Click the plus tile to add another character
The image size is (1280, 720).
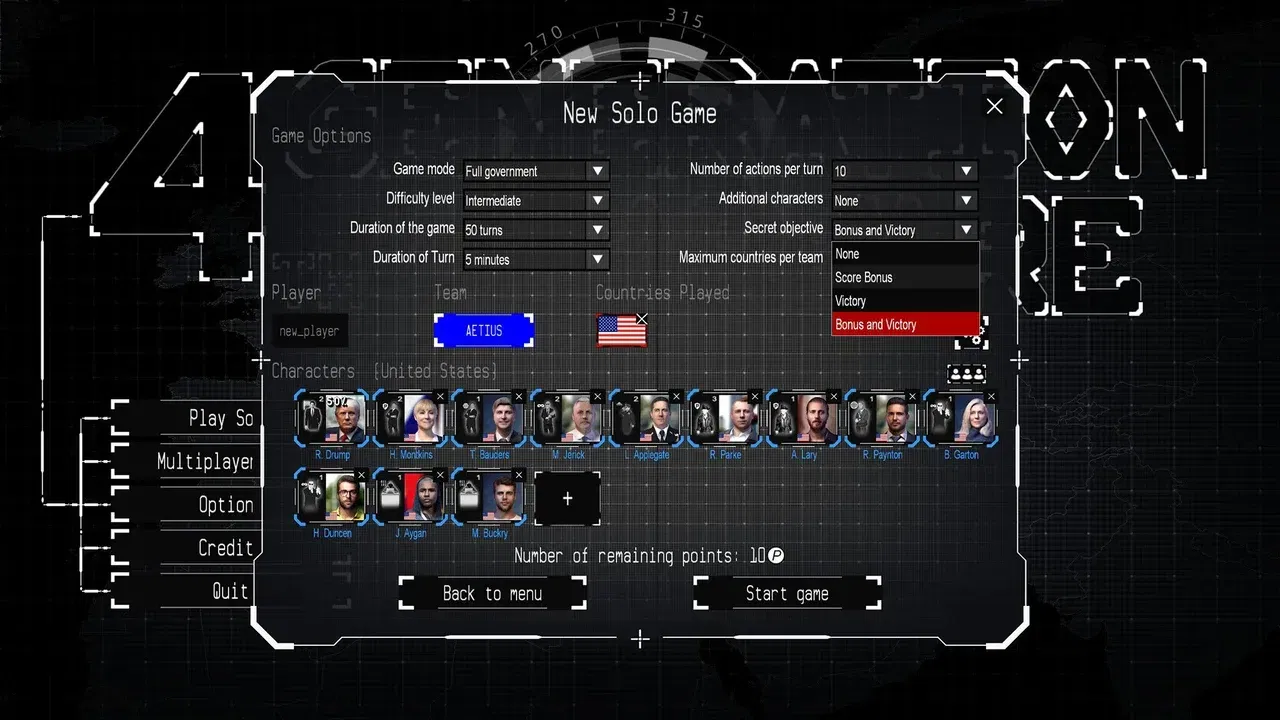coord(567,498)
